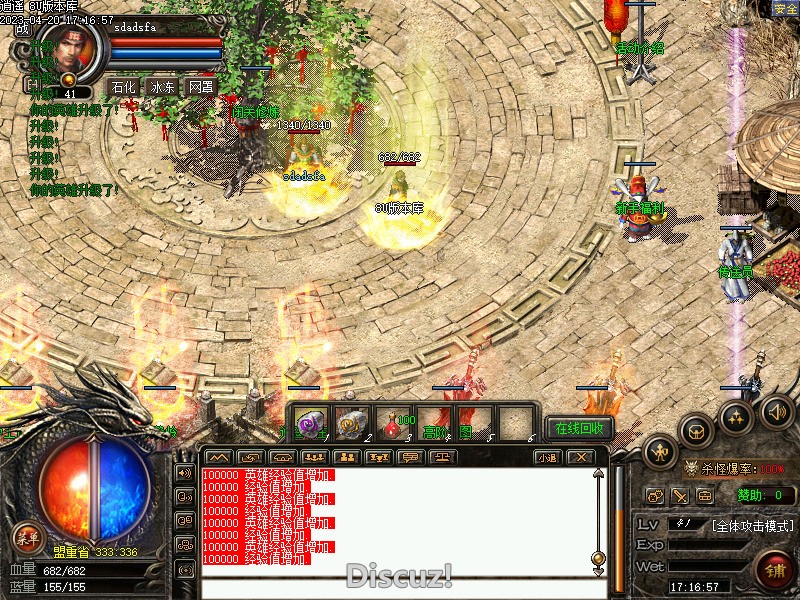Open the bag with the chest icon
The height and width of the screenshot is (600, 800).
pyautogui.click(x=696, y=431)
